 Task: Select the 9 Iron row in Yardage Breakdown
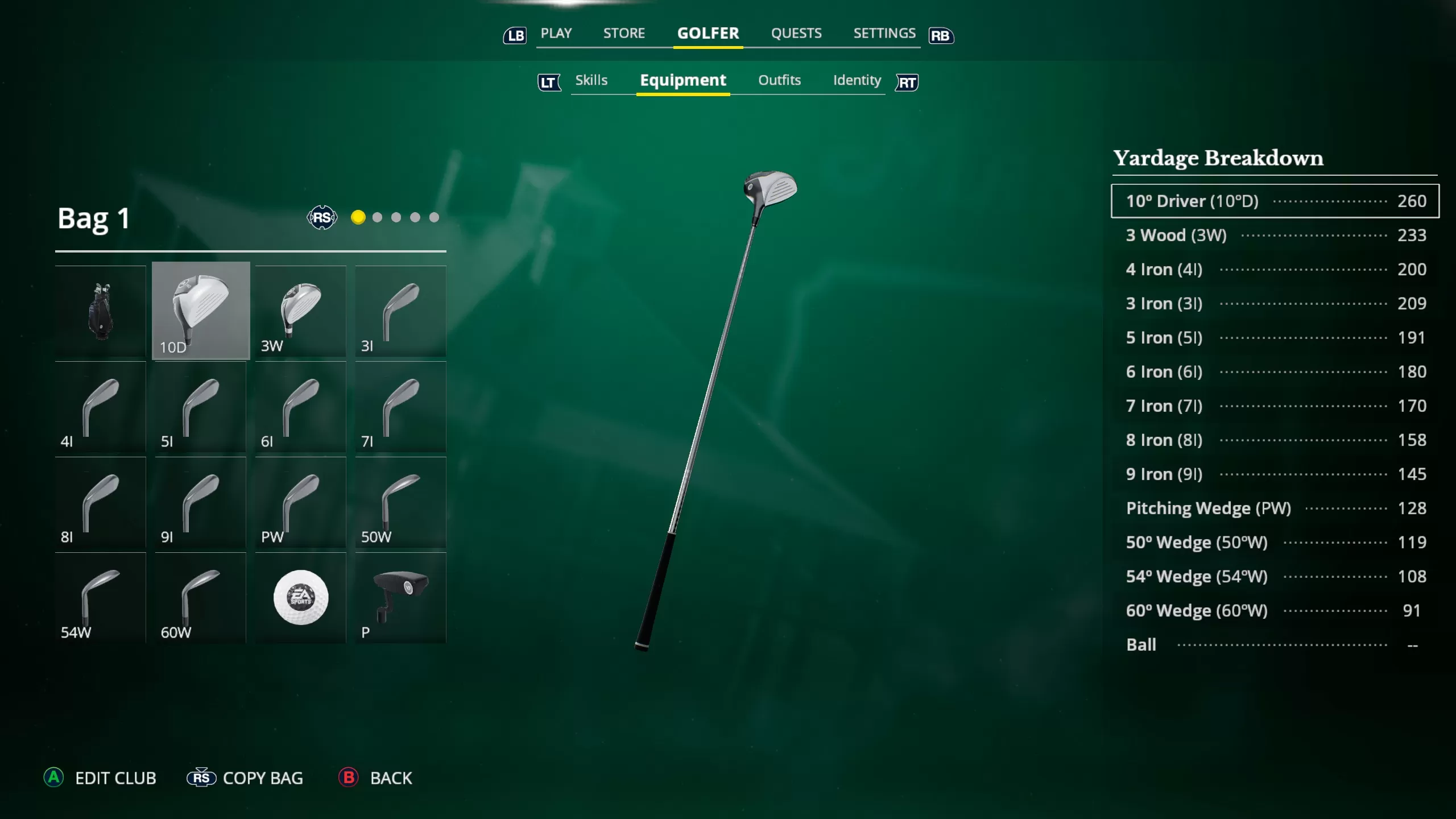coord(1274,474)
